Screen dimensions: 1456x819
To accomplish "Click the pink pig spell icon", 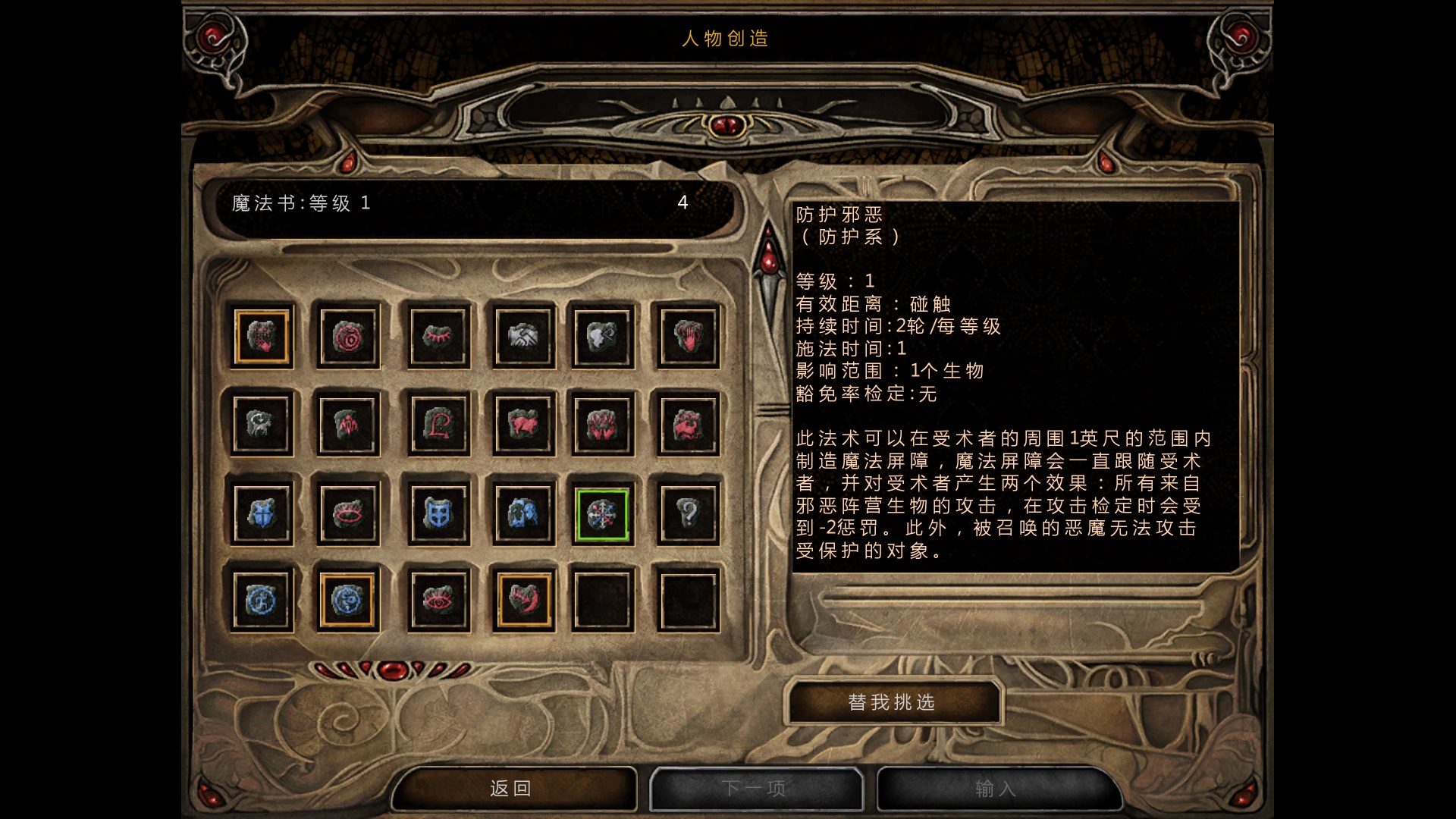I will click(x=523, y=425).
